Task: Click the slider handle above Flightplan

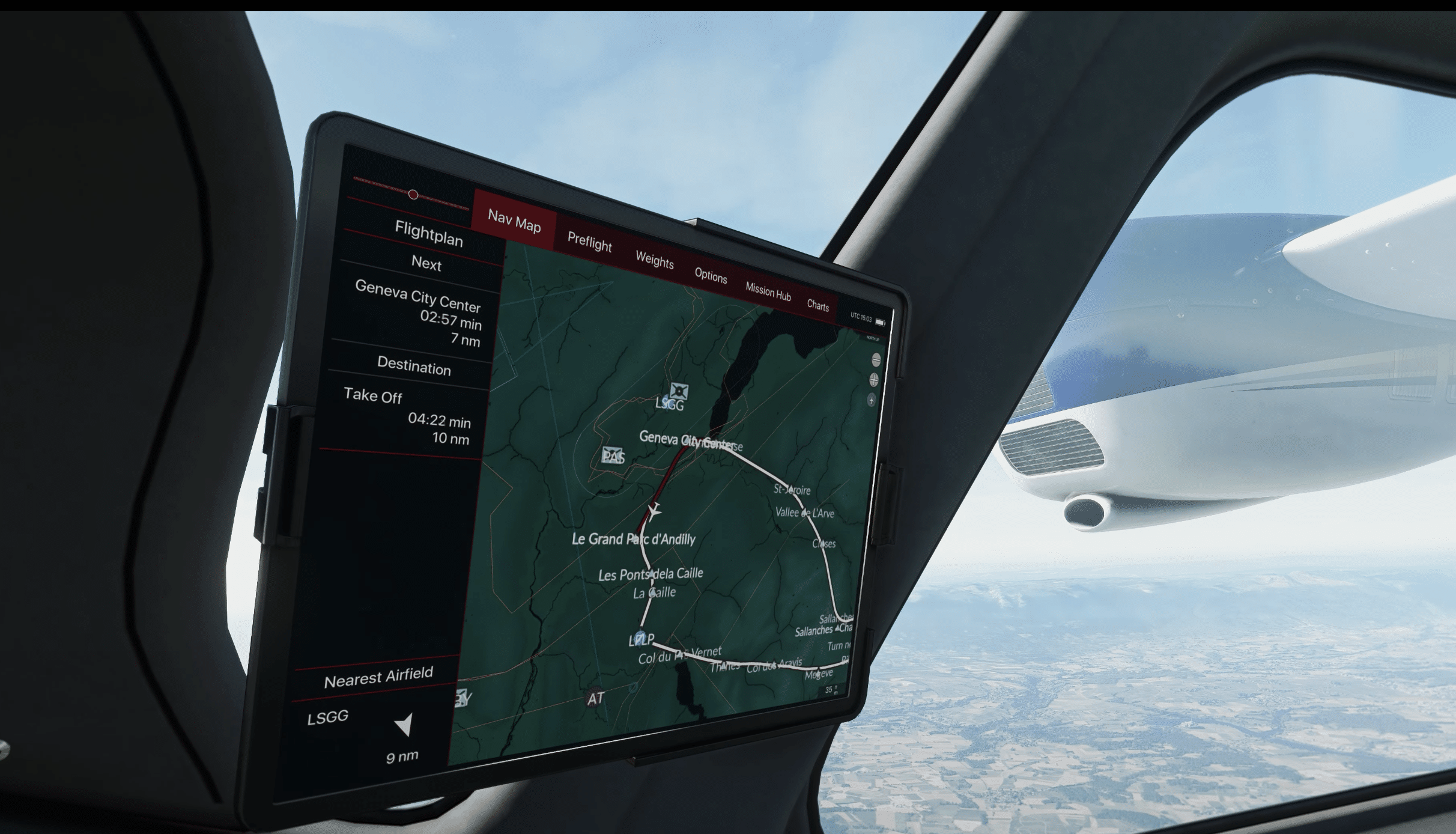Action: pos(413,195)
